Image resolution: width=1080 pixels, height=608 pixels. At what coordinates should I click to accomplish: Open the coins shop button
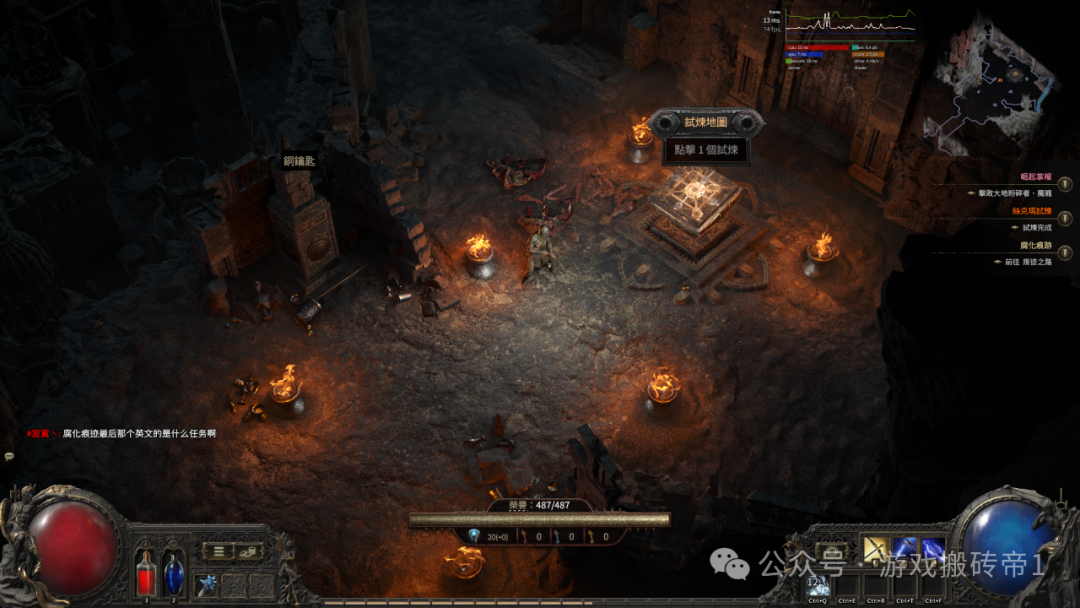248,551
